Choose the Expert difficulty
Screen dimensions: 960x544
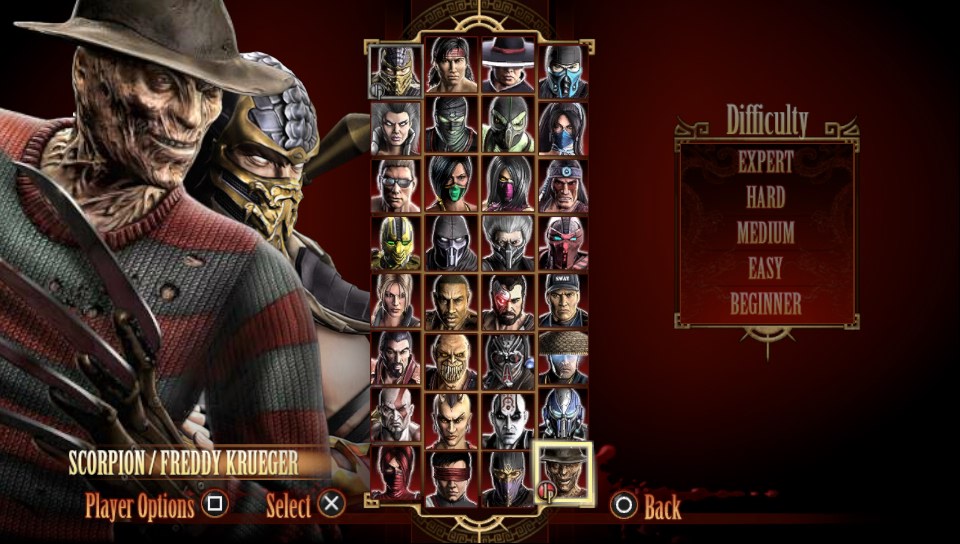(x=765, y=161)
